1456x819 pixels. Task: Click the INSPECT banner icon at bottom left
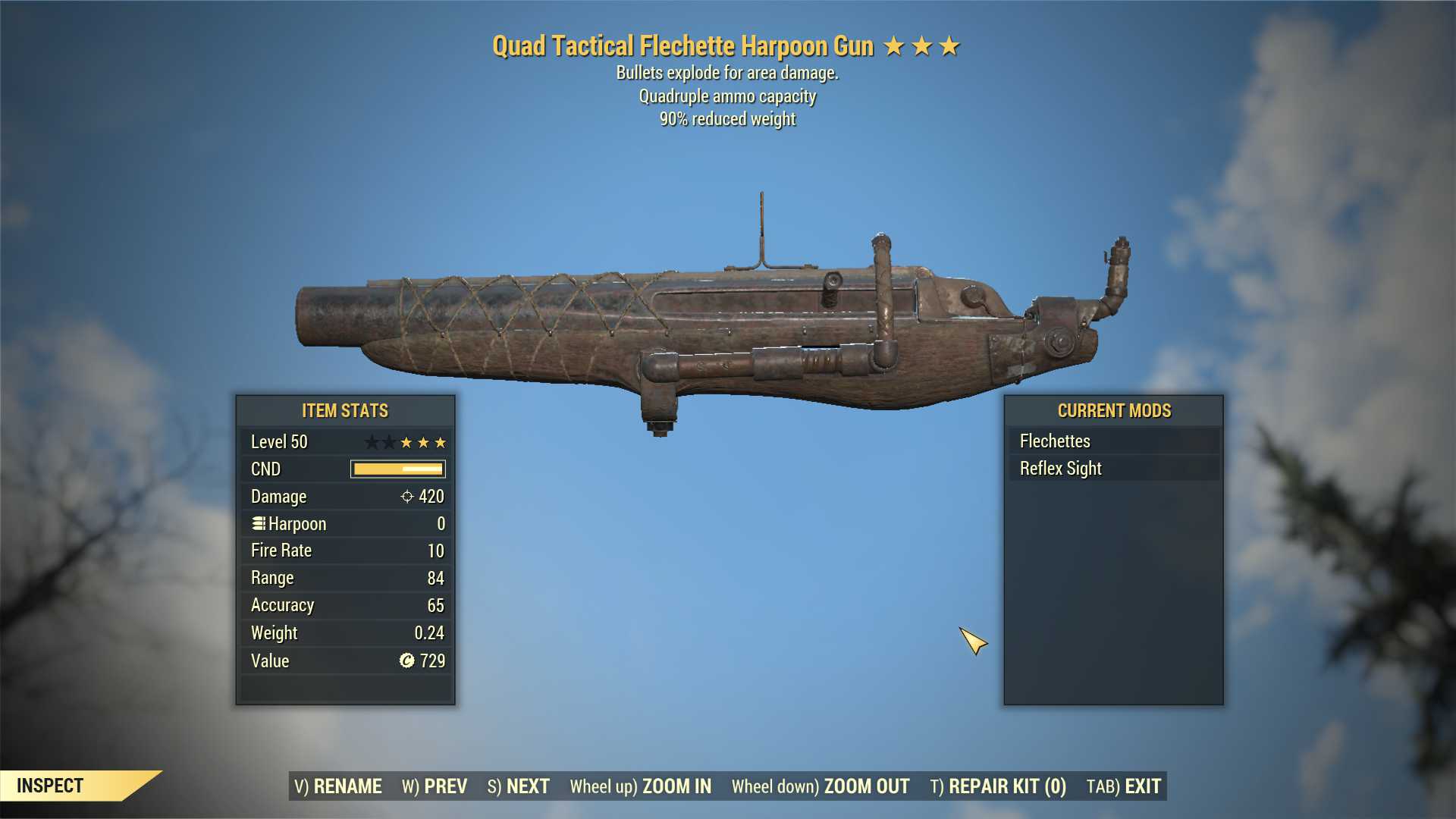[51, 786]
